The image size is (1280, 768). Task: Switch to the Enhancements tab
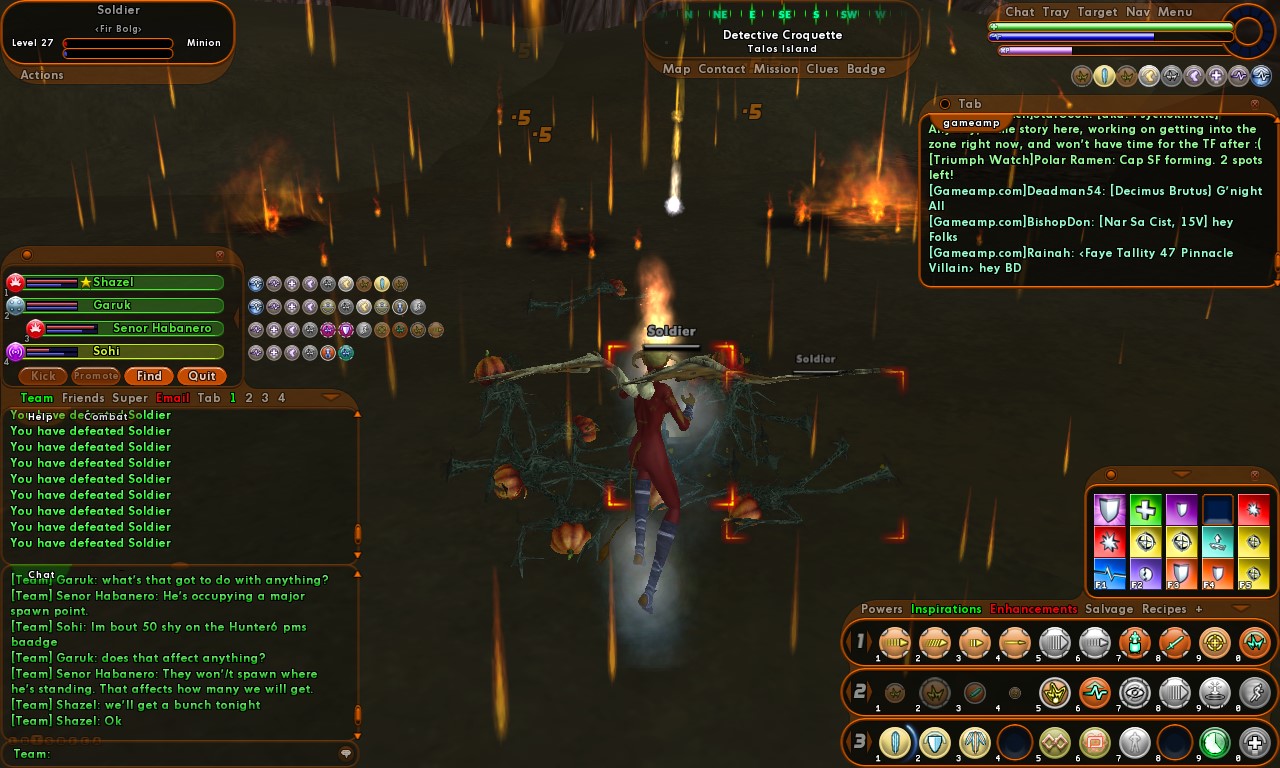1033,609
